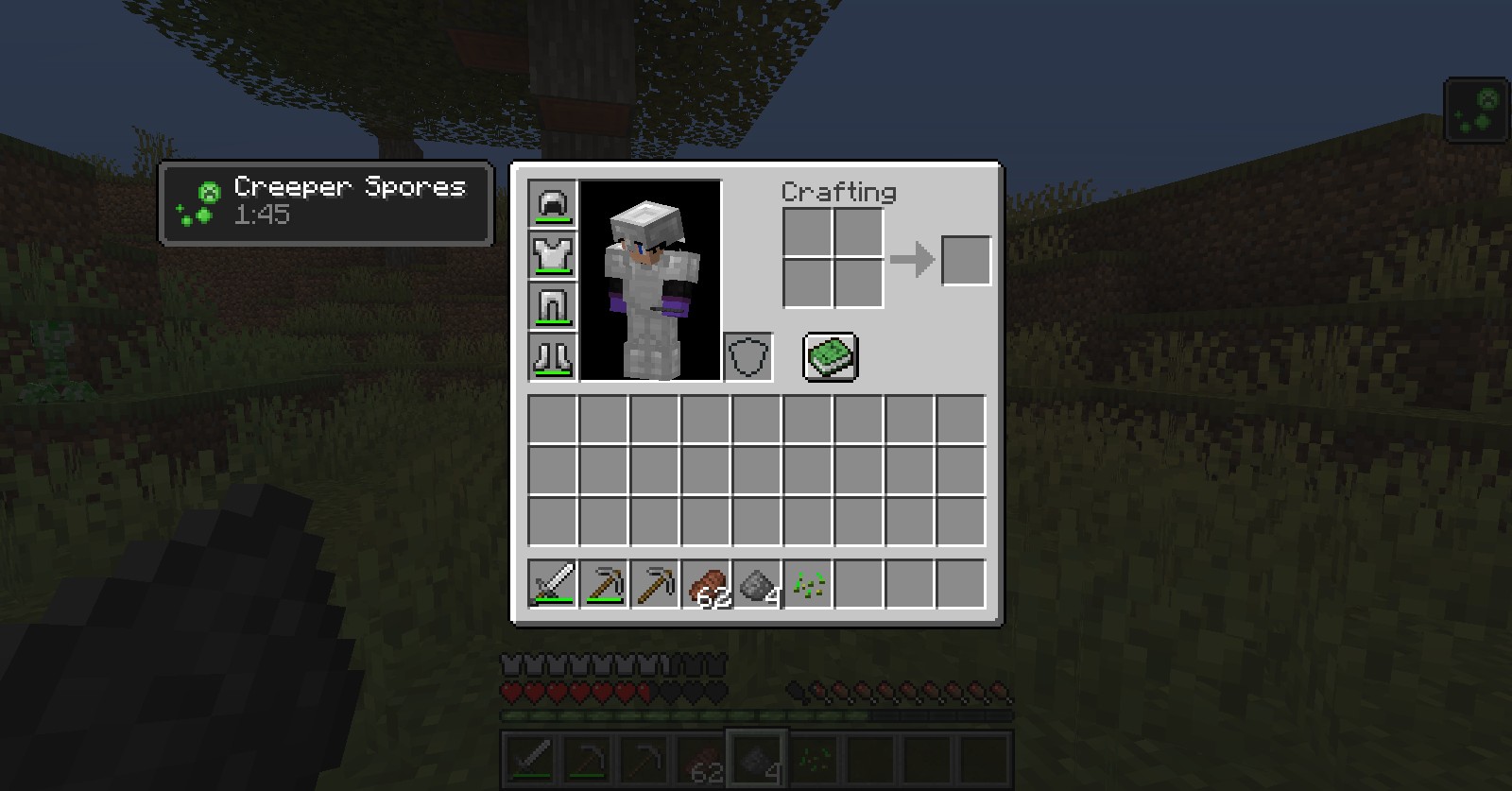This screenshot has width=1512, height=791.
Task: Open the green recipe book
Action: 831,357
